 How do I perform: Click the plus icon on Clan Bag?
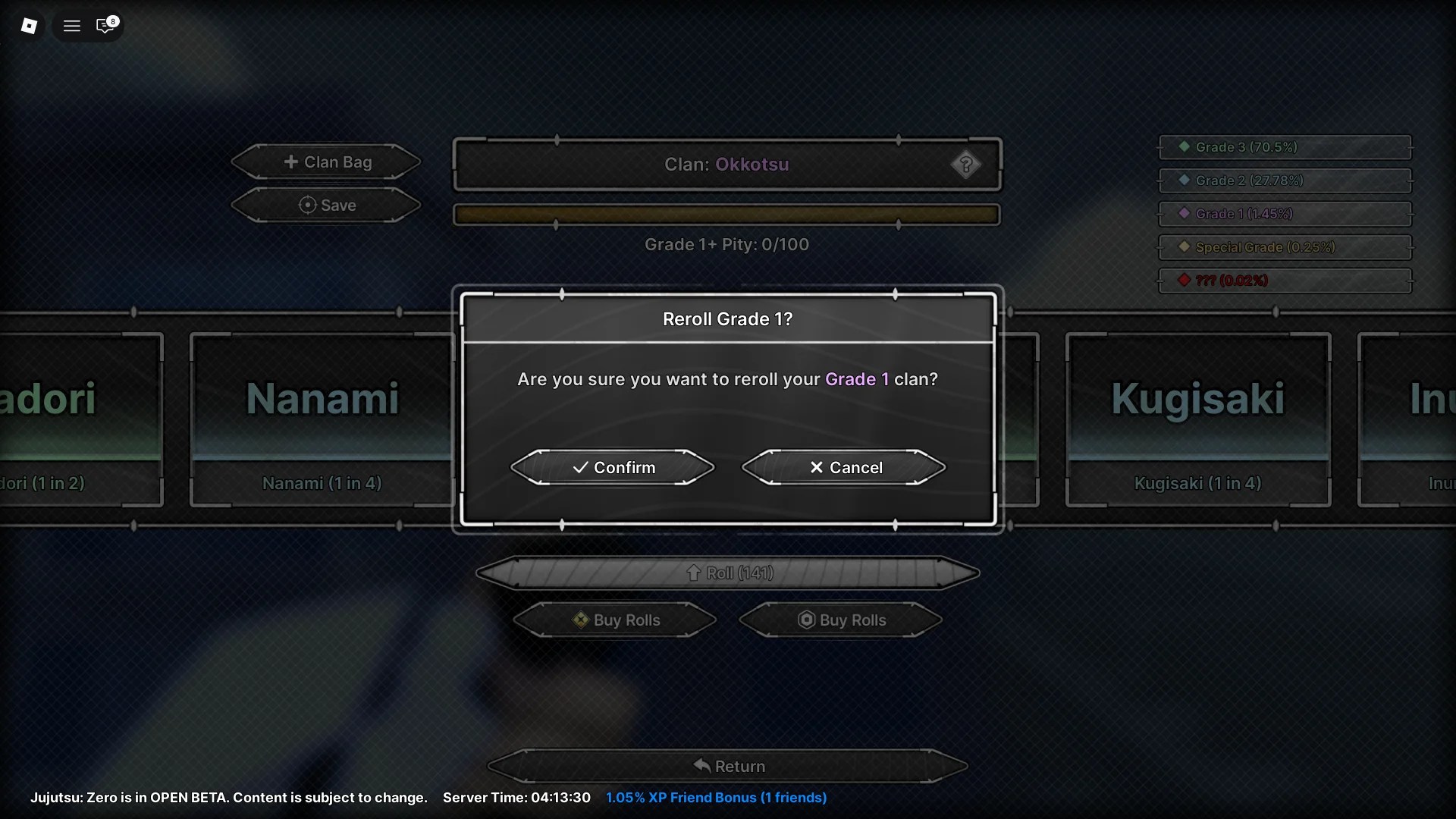click(x=293, y=162)
